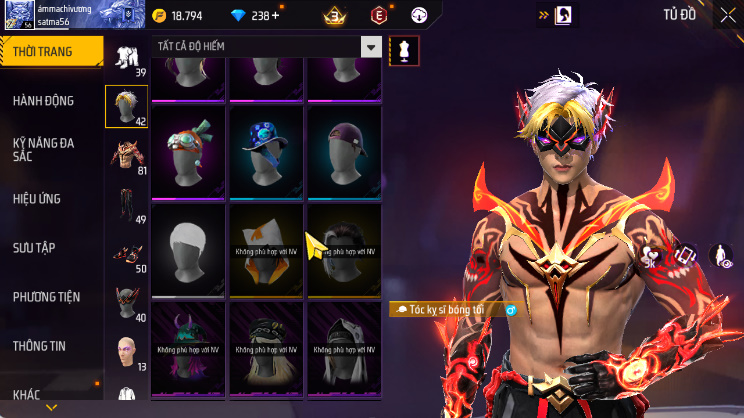Open the Thời Trang tab

(x=50, y=51)
